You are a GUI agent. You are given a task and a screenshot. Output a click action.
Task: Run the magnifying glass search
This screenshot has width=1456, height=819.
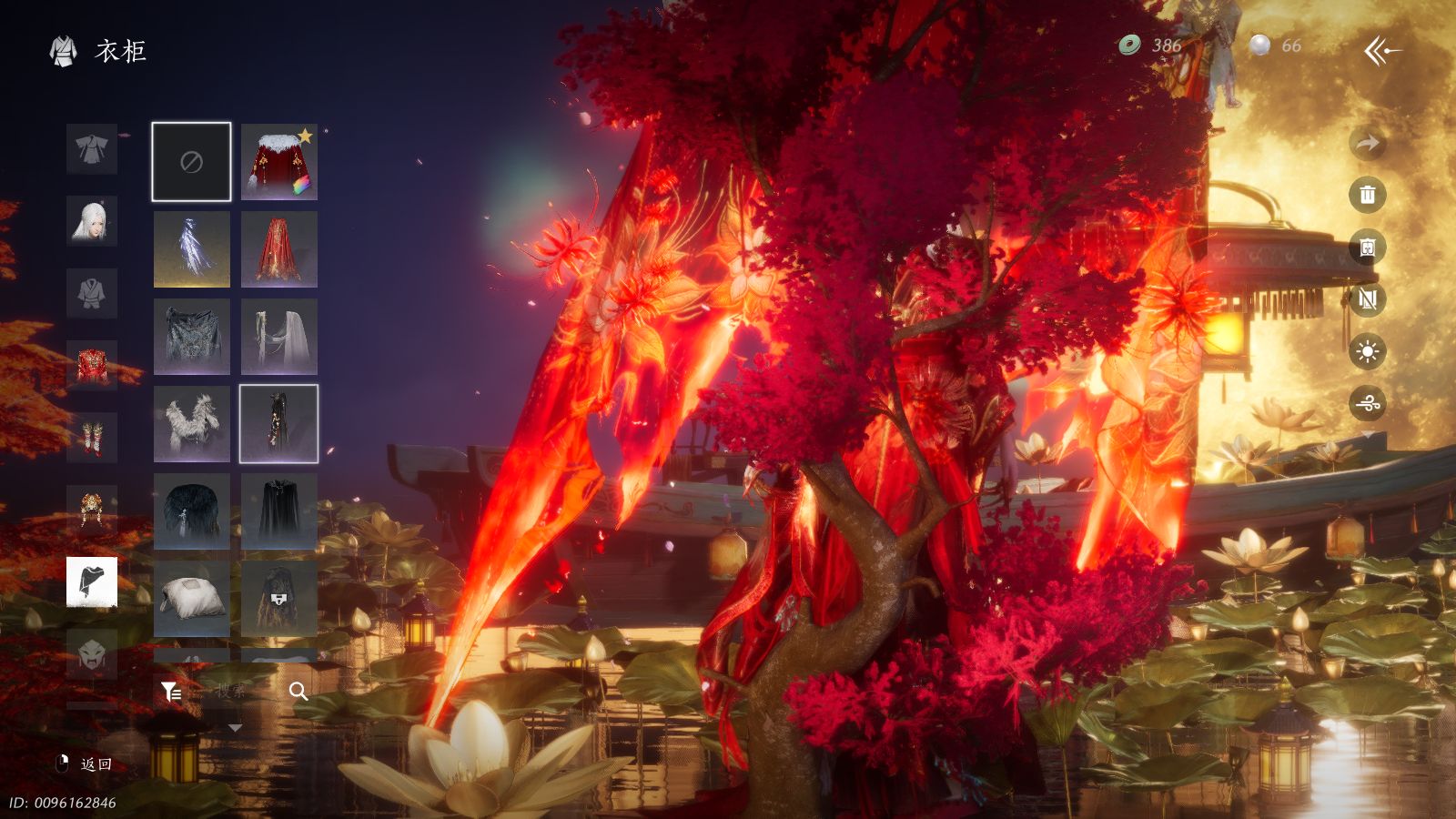coord(298,692)
